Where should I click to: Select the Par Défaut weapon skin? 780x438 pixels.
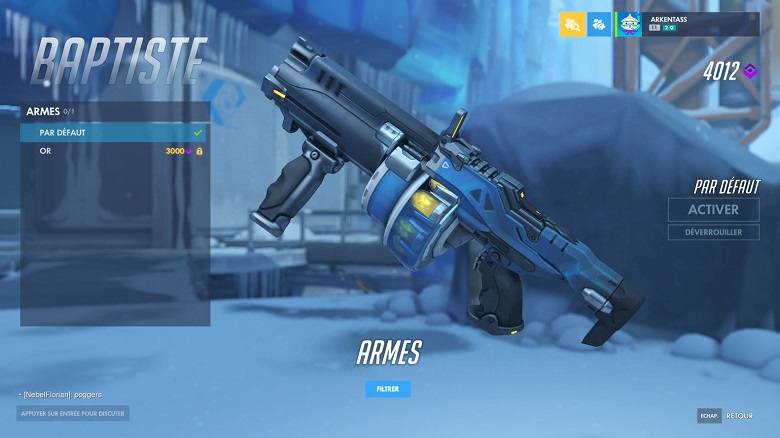tap(114, 132)
